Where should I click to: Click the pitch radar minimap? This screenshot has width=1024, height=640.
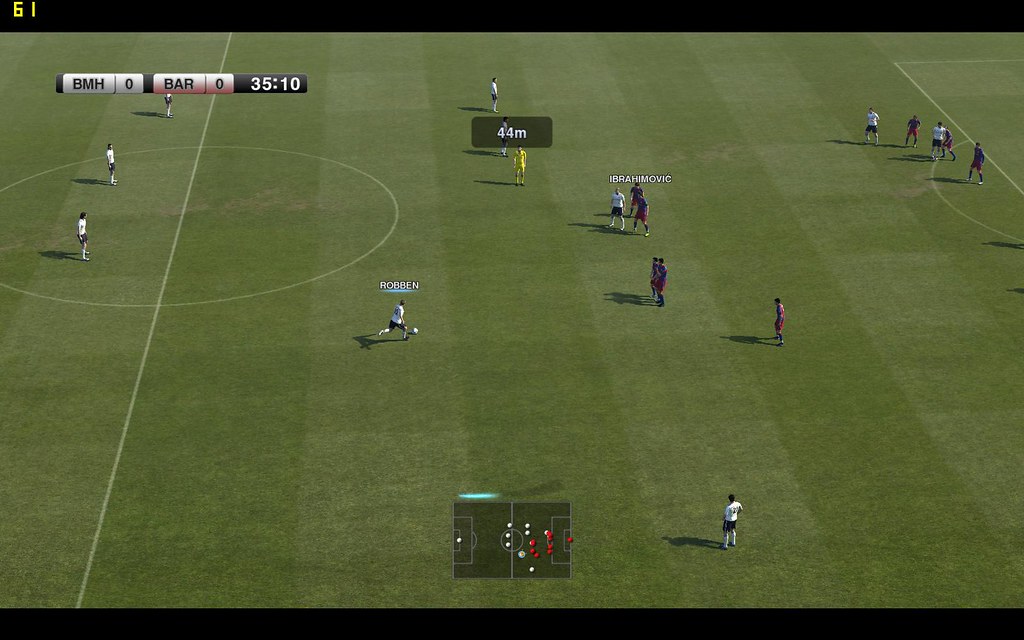pos(512,540)
